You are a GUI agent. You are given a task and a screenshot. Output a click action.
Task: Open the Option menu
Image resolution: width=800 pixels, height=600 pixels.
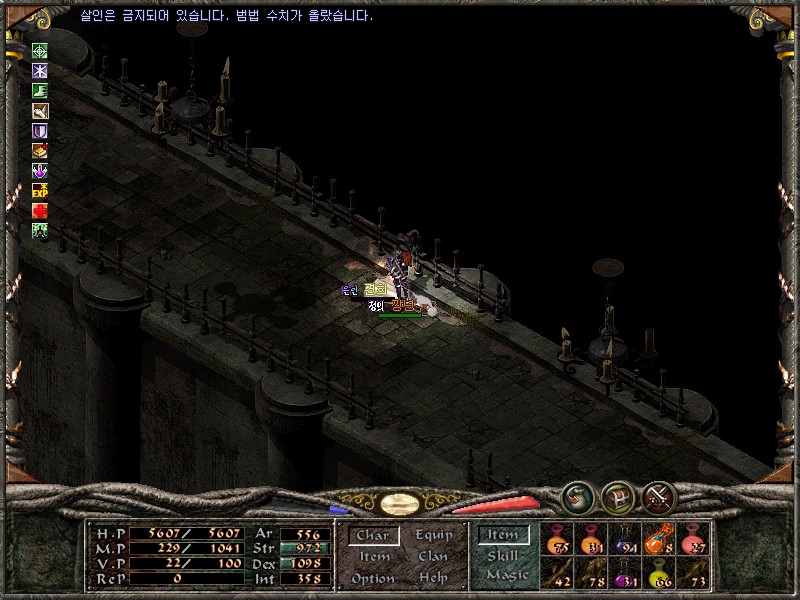click(373, 578)
